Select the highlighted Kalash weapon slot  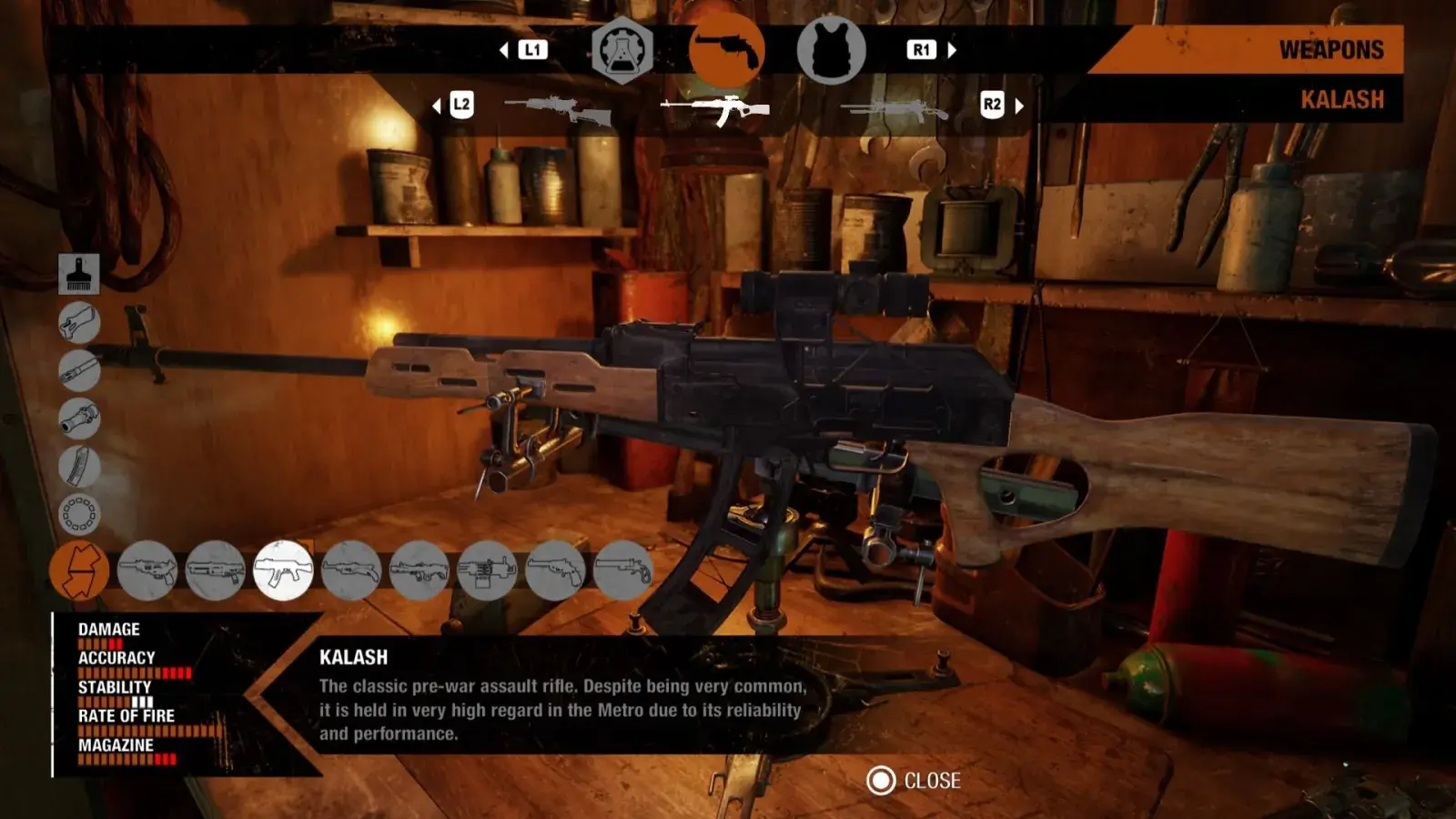(283, 571)
